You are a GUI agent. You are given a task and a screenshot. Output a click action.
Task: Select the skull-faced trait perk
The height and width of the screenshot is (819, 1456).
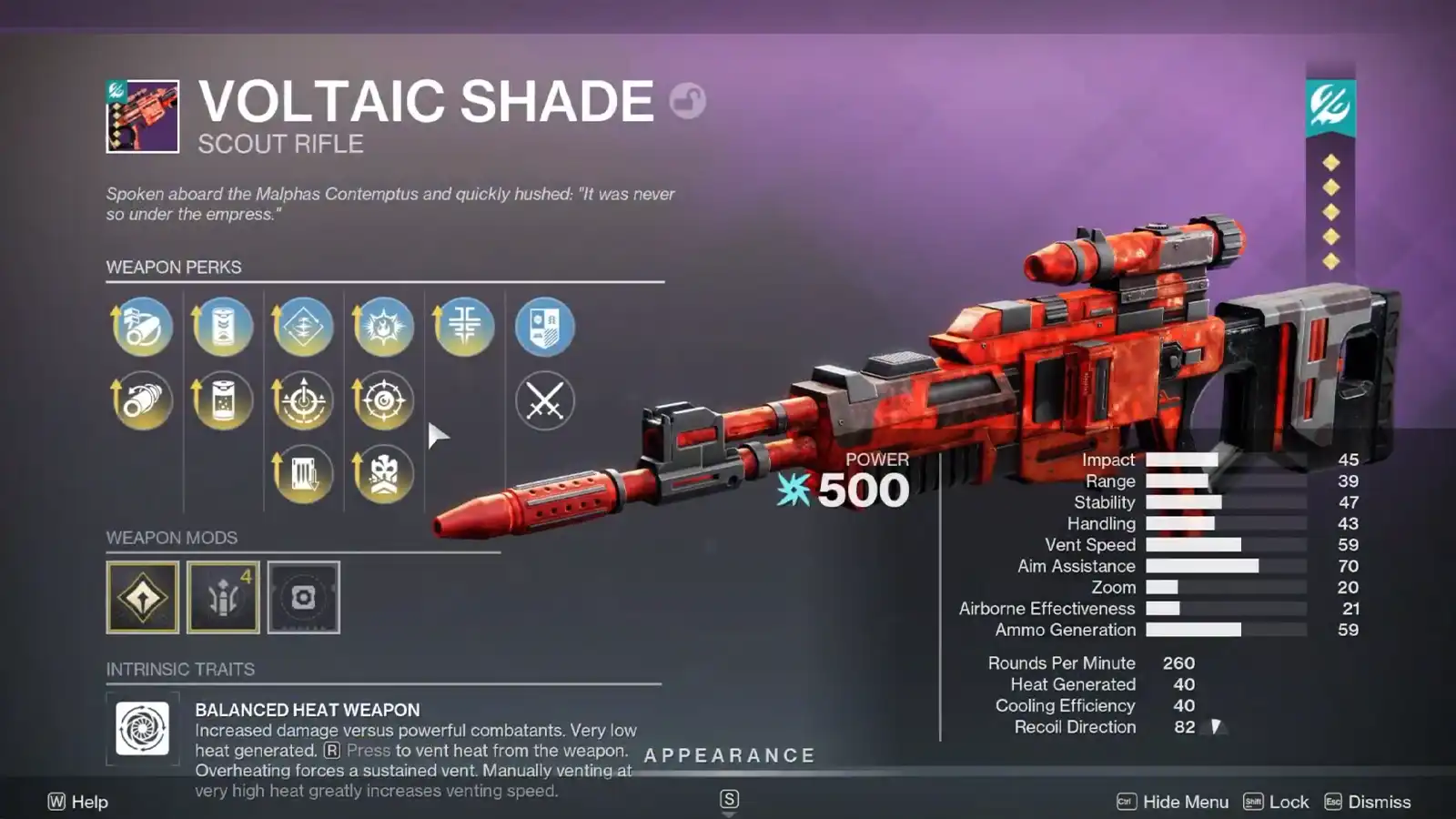click(383, 473)
